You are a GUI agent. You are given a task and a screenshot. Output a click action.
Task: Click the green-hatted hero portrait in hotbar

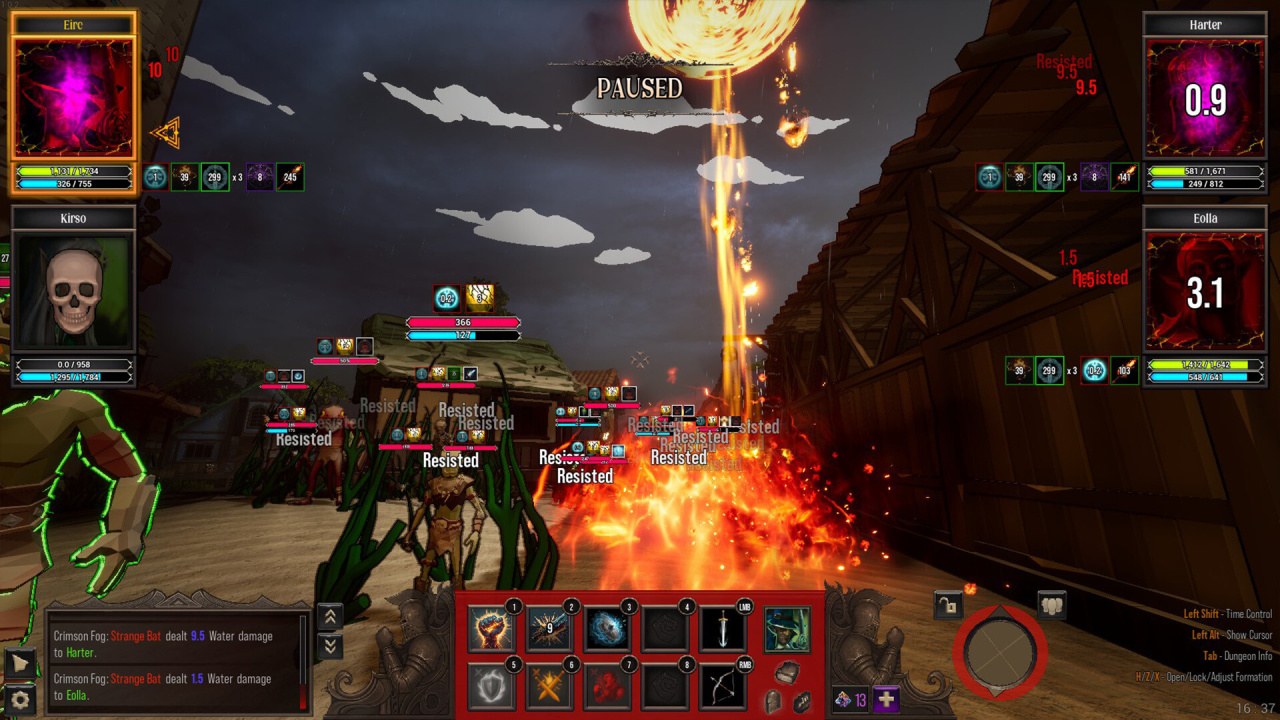pyautogui.click(x=787, y=629)
